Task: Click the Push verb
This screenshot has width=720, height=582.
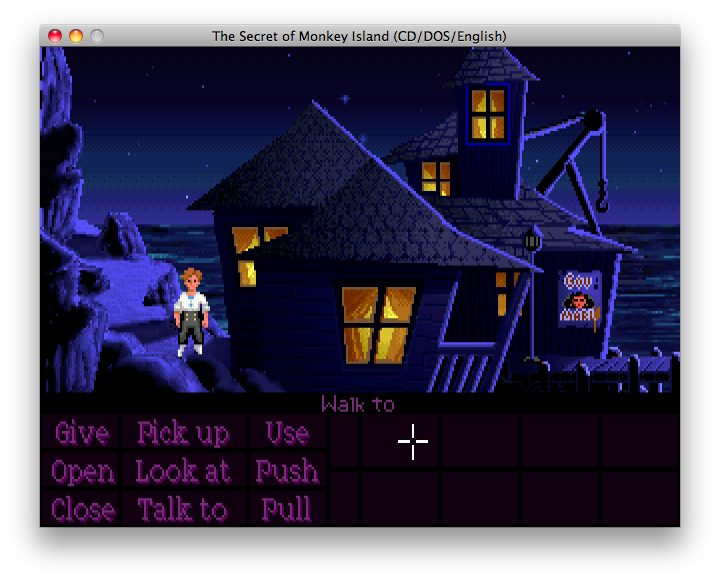Action: point(287,471)
